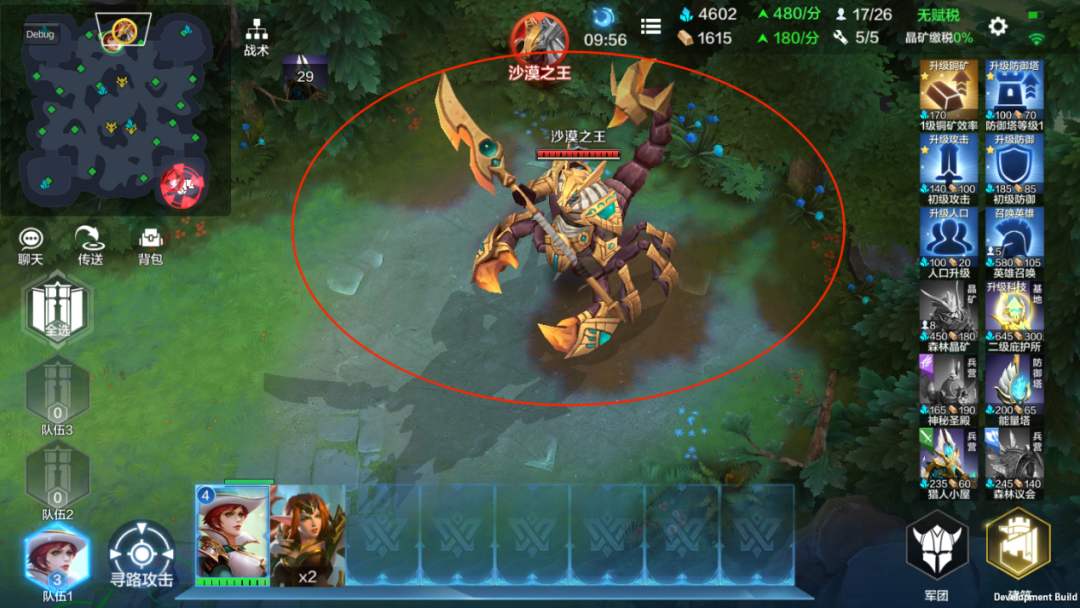Viewport: 1080px width, 608px height.
Task: Open the 背包 backpack
Action: tap(150, 244)
